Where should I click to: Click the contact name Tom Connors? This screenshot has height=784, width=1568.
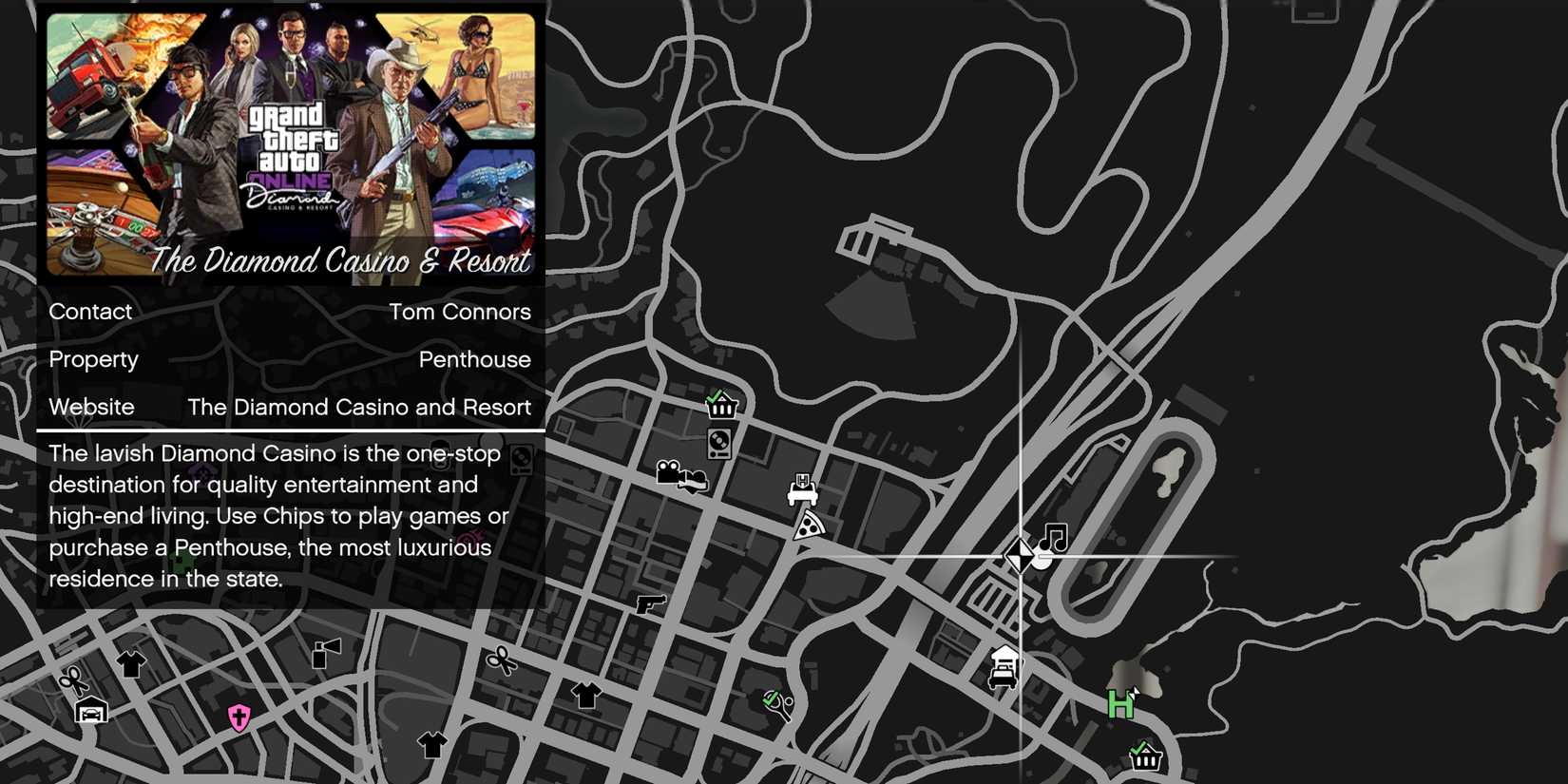coord(460,312)
